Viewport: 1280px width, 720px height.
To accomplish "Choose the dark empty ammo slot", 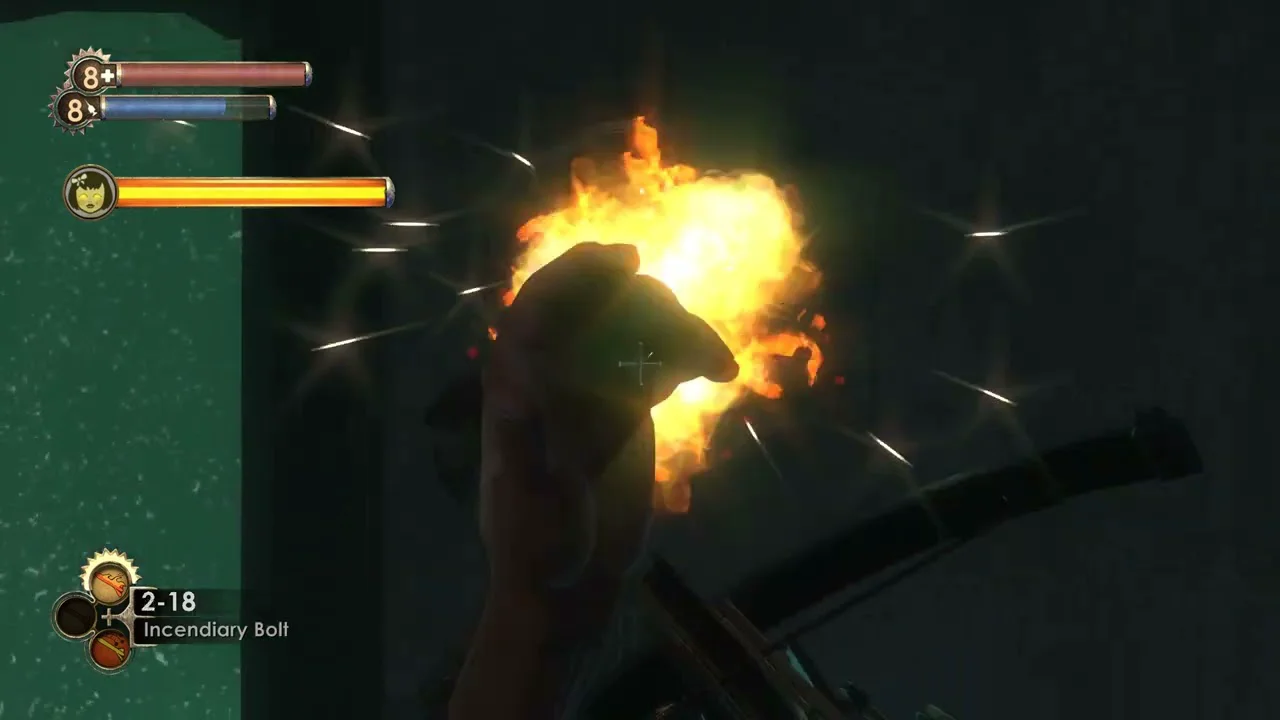I will point(74,615).
